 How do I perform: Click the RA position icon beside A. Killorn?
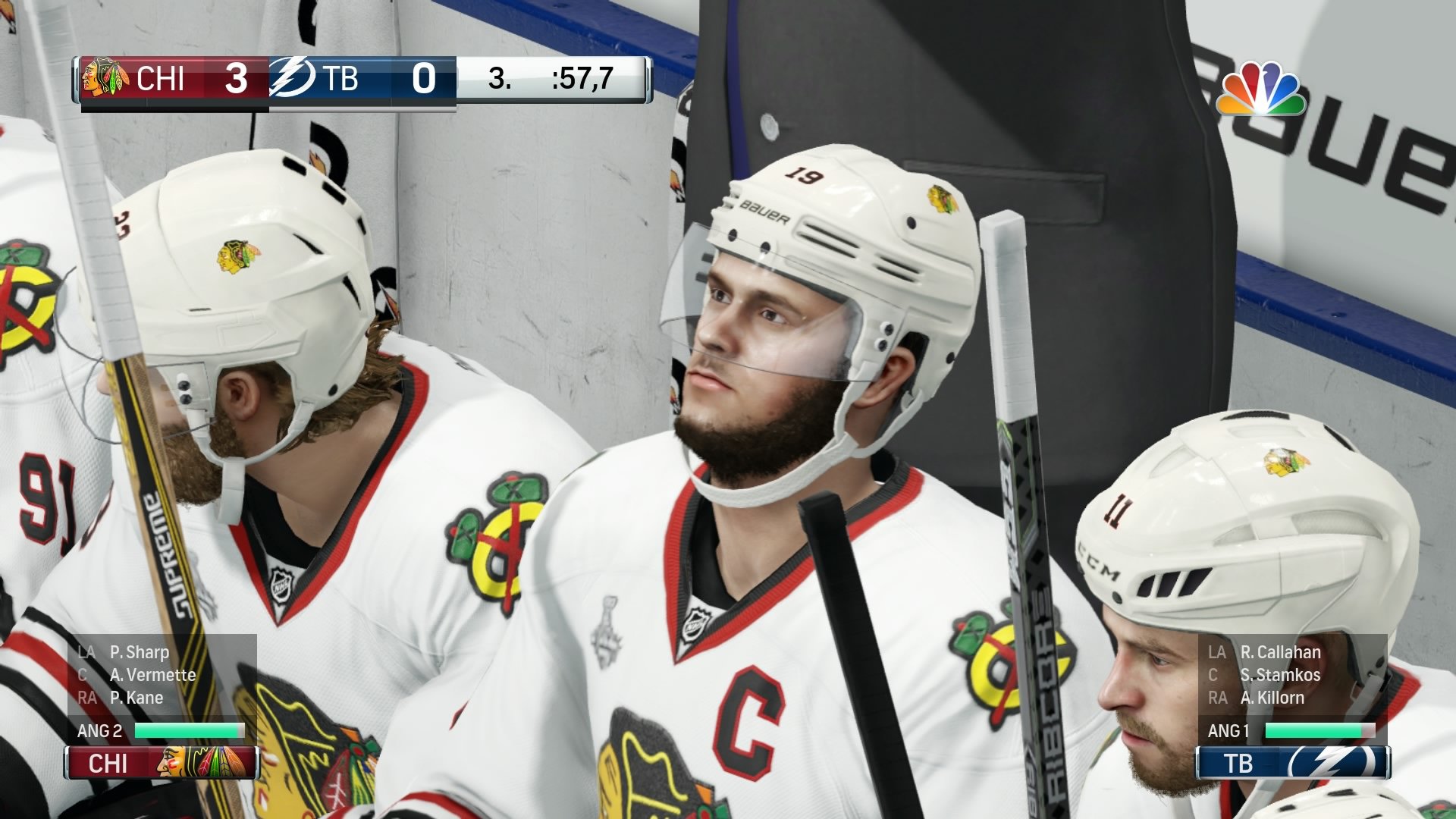coord(1216,698)
